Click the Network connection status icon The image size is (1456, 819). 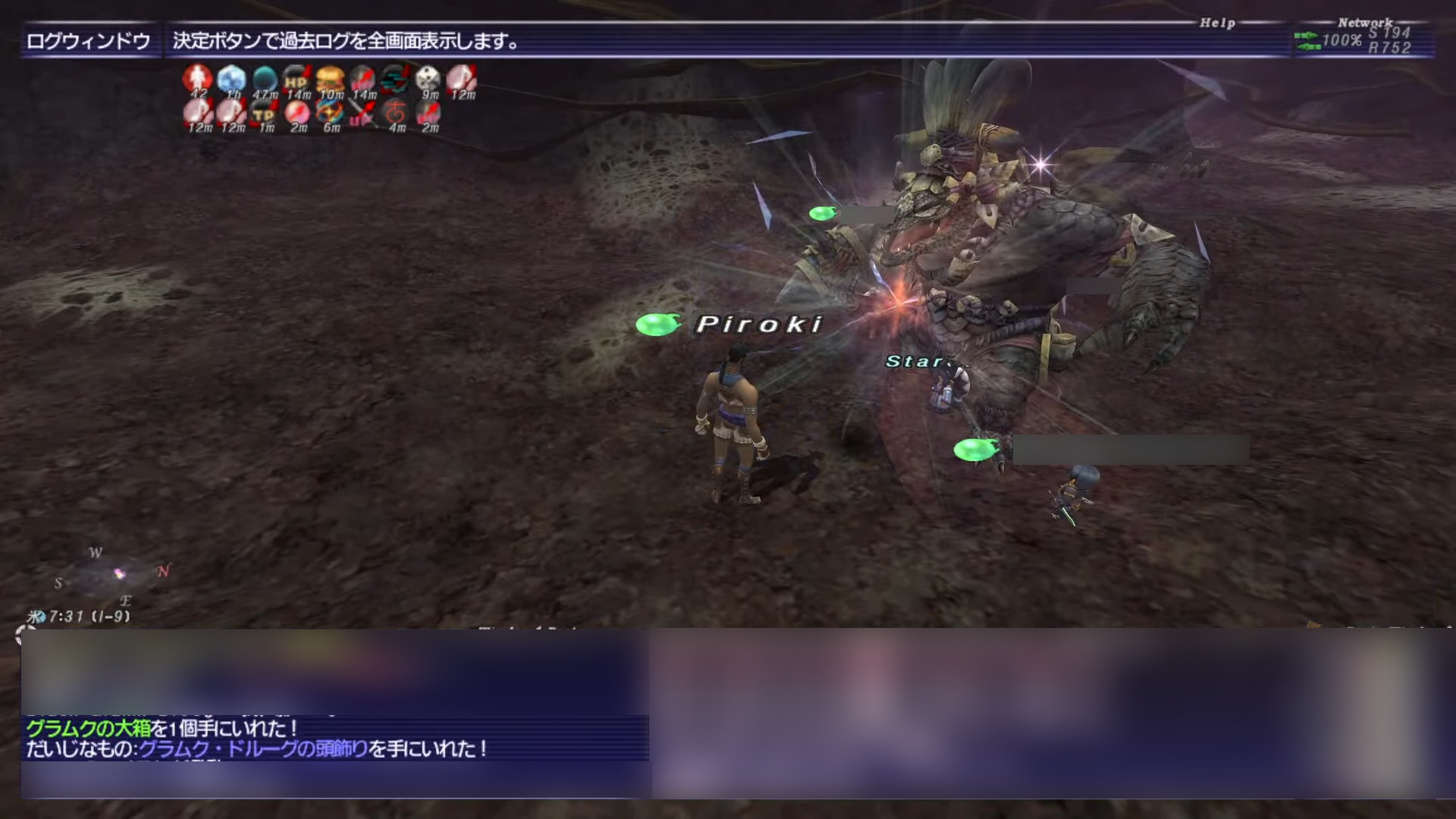[1307, 41]
